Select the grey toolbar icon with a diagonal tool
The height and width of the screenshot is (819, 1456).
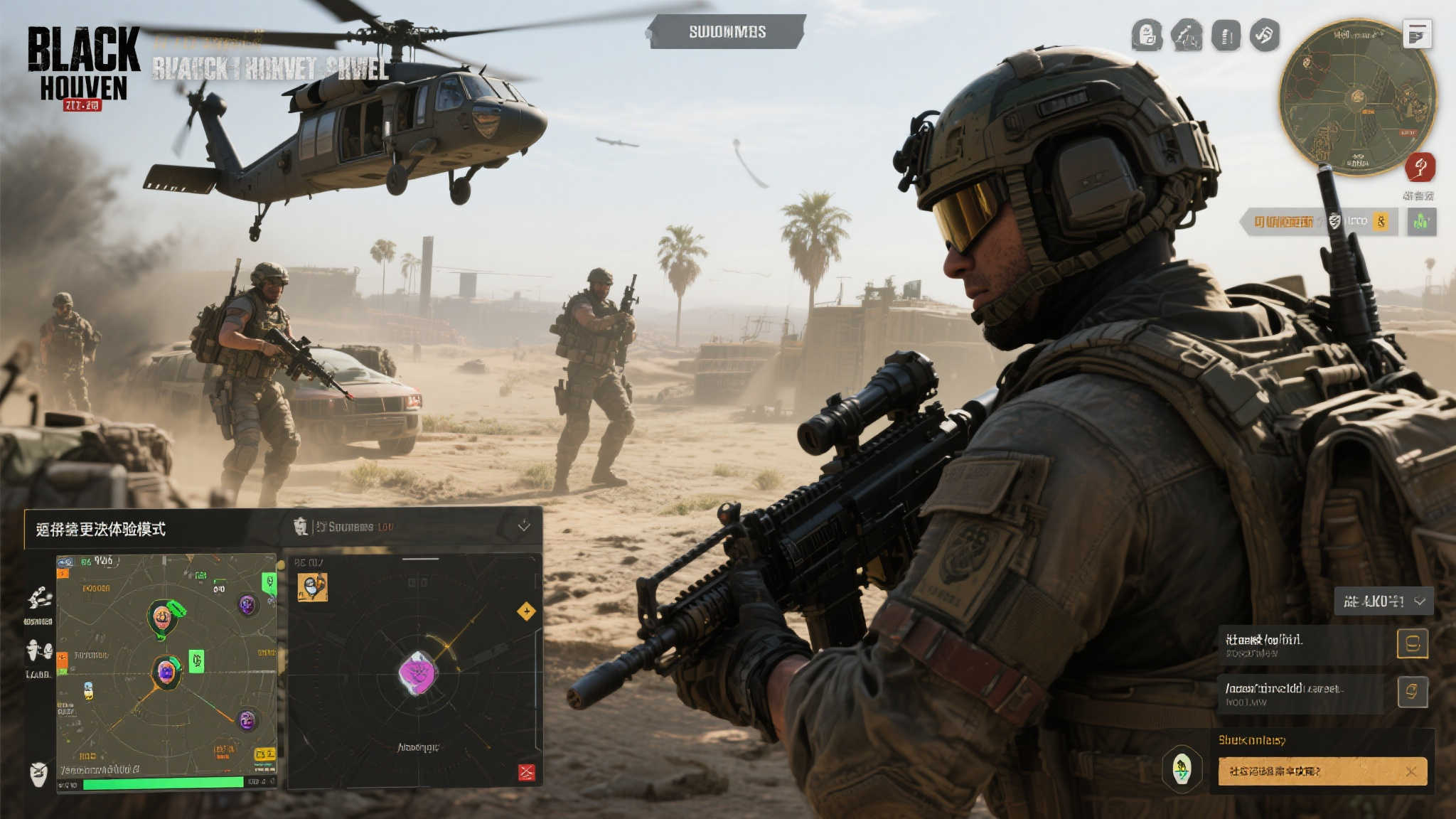pyautogui.click(x=1187, y=36)
